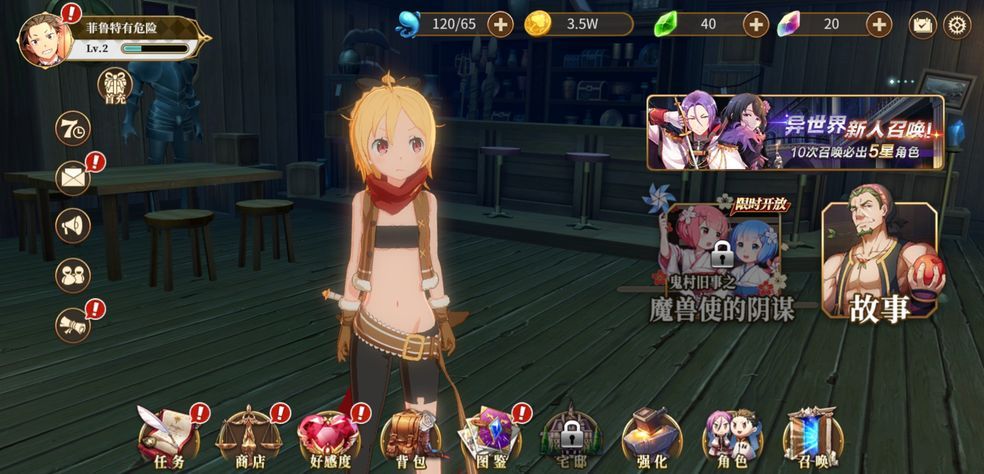
Task: Open the 任务 quest menu
Action: click(166, 436)
